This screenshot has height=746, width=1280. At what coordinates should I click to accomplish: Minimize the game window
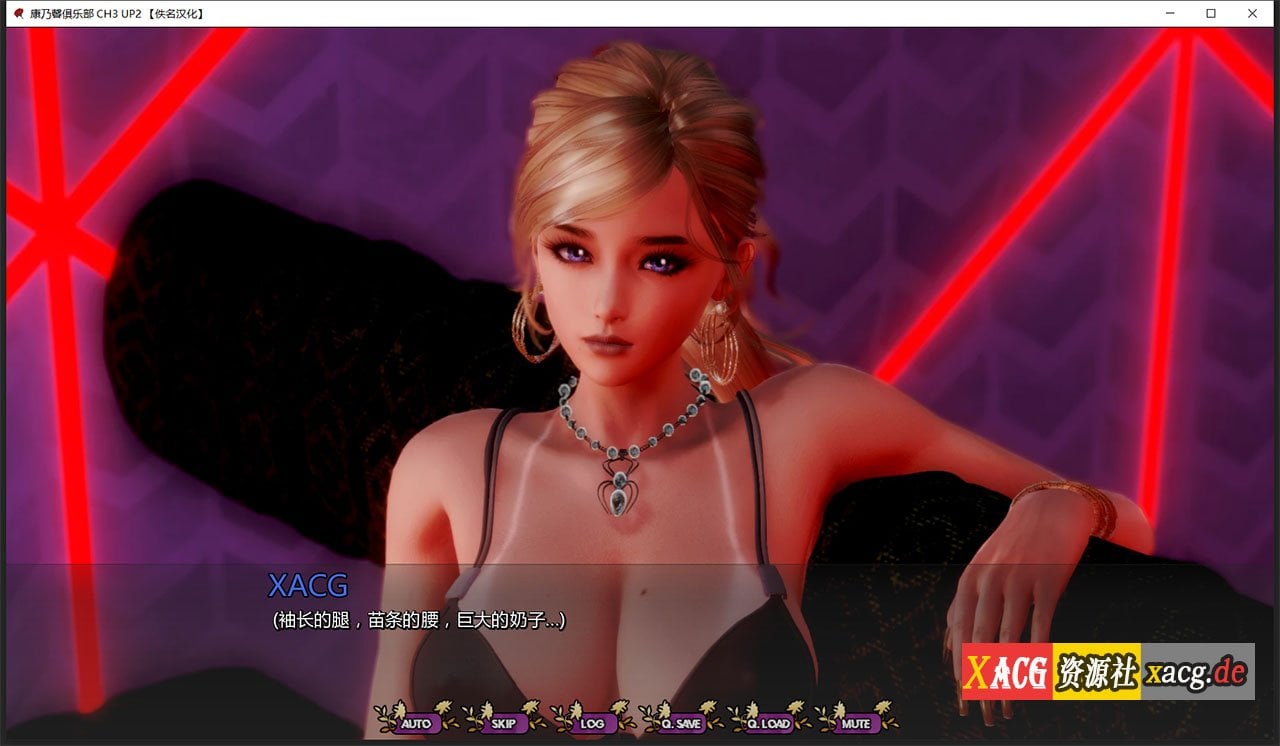[x=1169, y=13]
